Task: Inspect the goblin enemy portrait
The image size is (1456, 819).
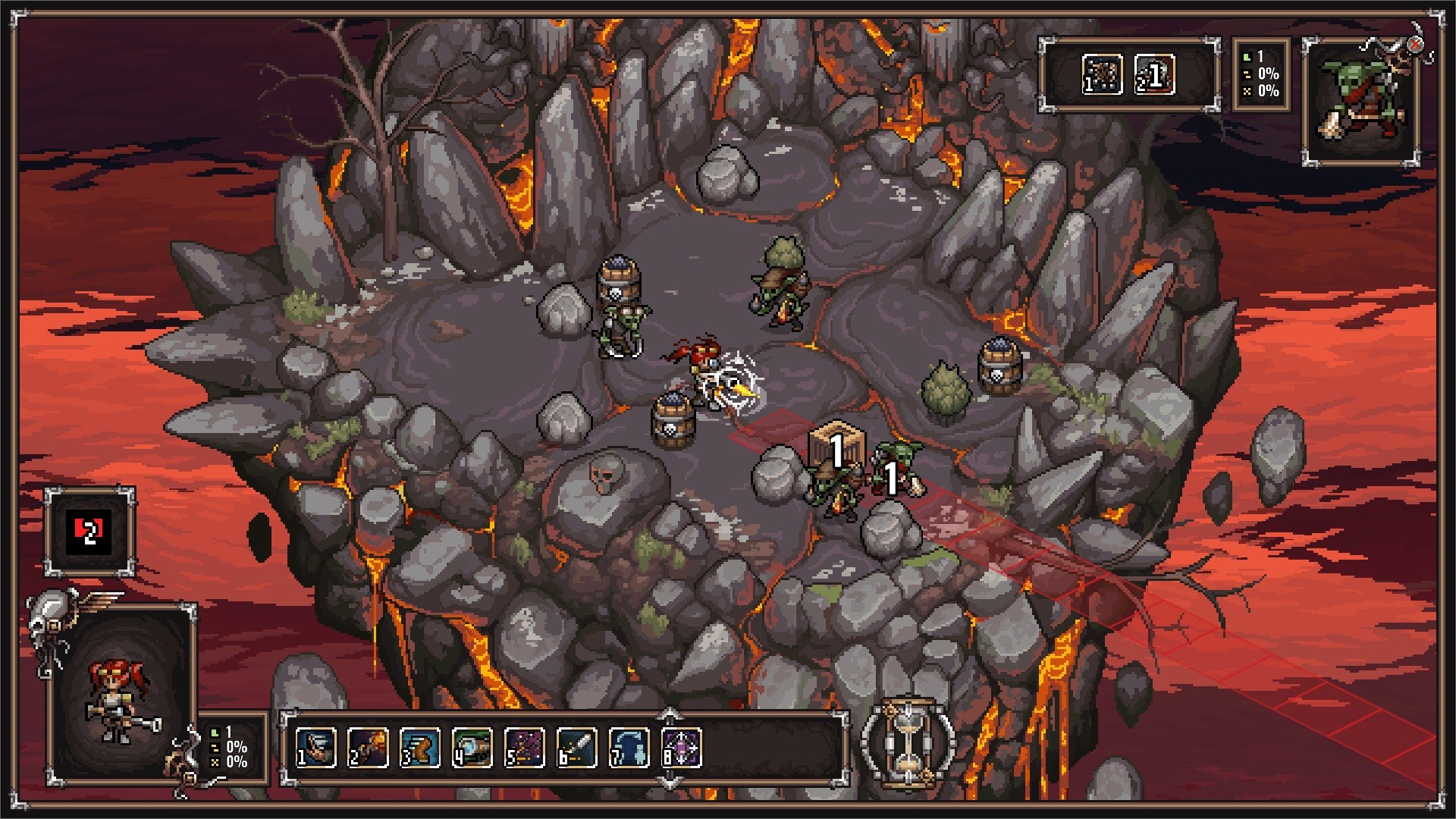Action: pos(1361,102)
